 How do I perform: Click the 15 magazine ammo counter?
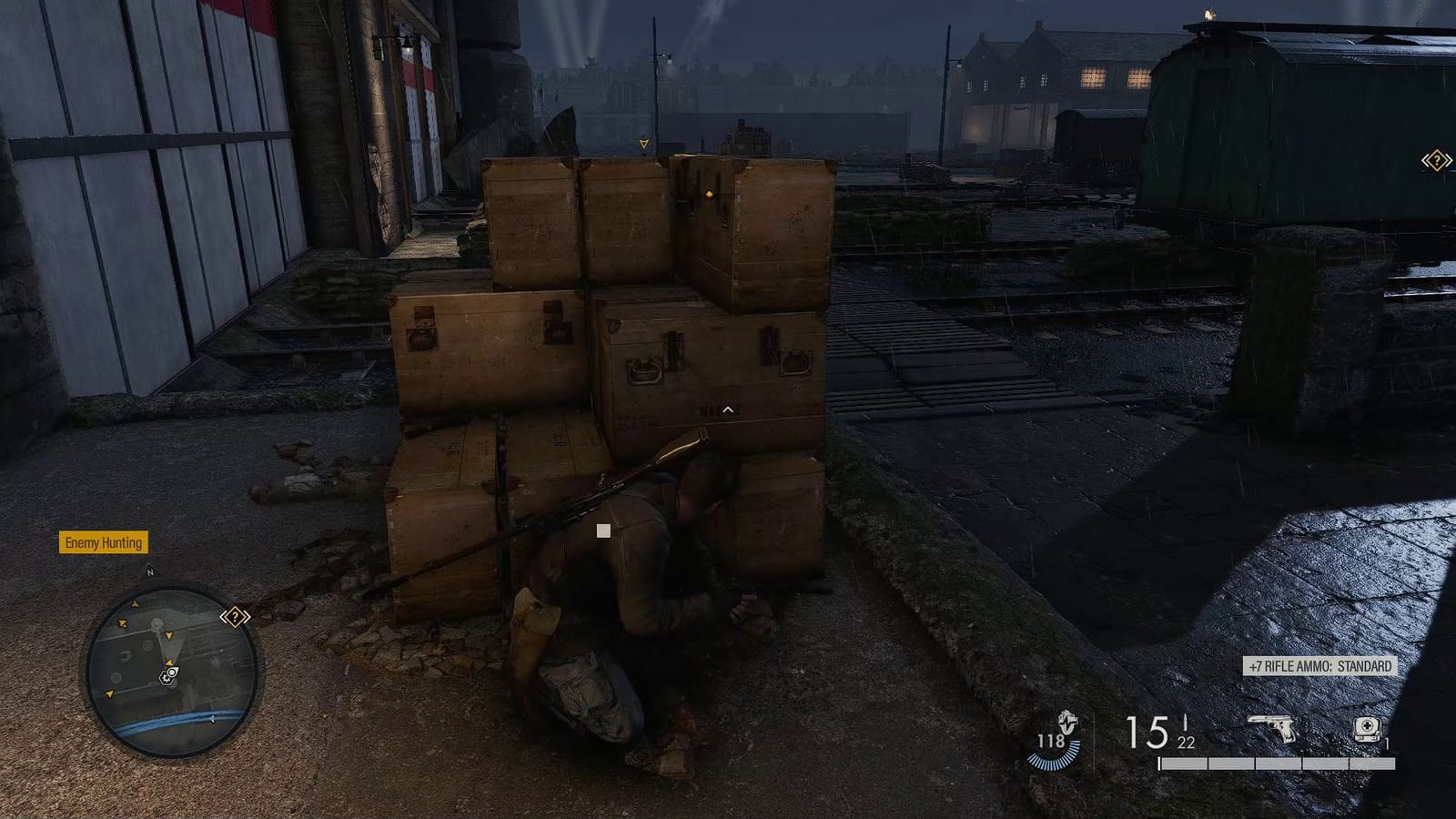tap(1148, 731)
